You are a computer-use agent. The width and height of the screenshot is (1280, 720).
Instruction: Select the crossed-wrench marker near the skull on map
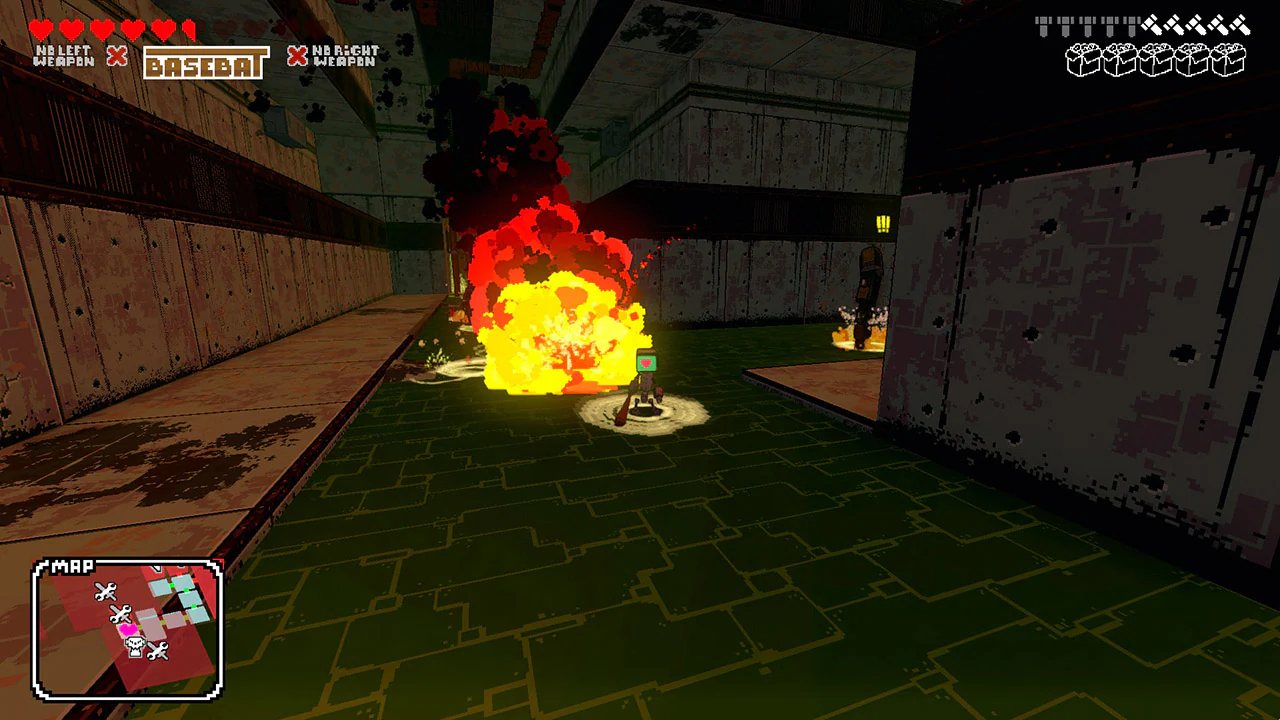click(x=158, y=651)
